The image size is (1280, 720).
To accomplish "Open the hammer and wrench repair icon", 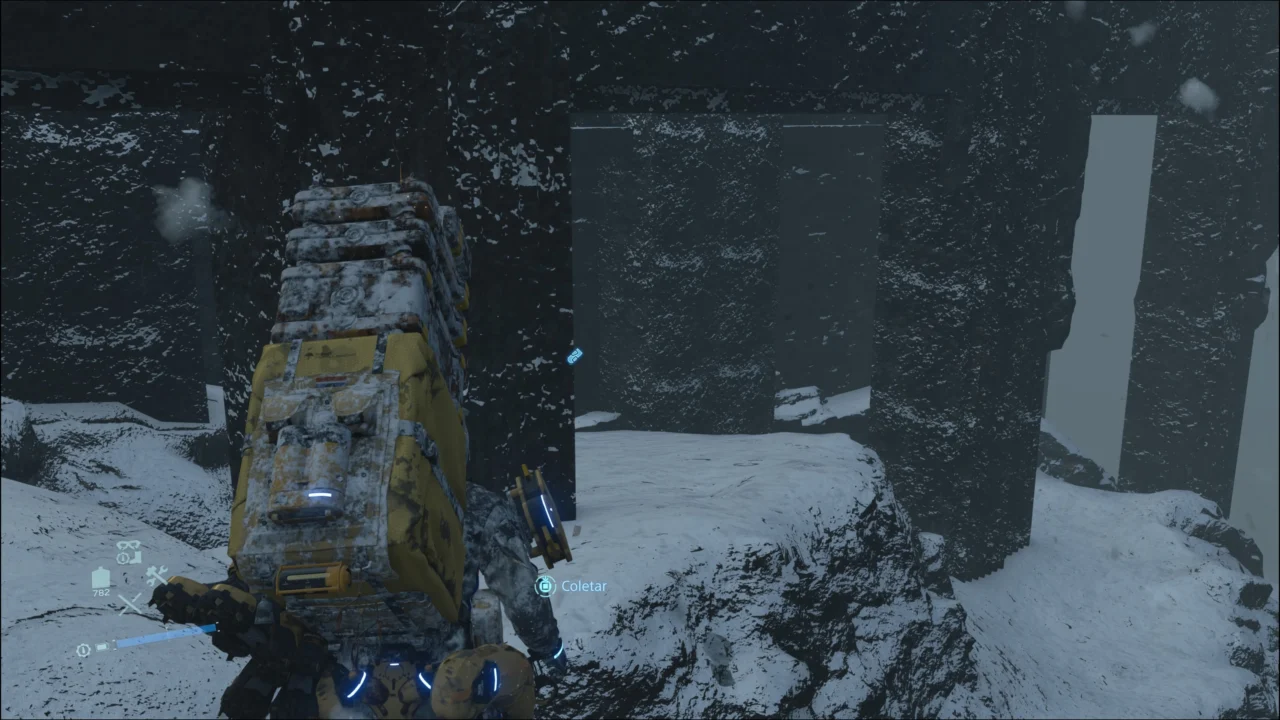I will tap(157, 574).
